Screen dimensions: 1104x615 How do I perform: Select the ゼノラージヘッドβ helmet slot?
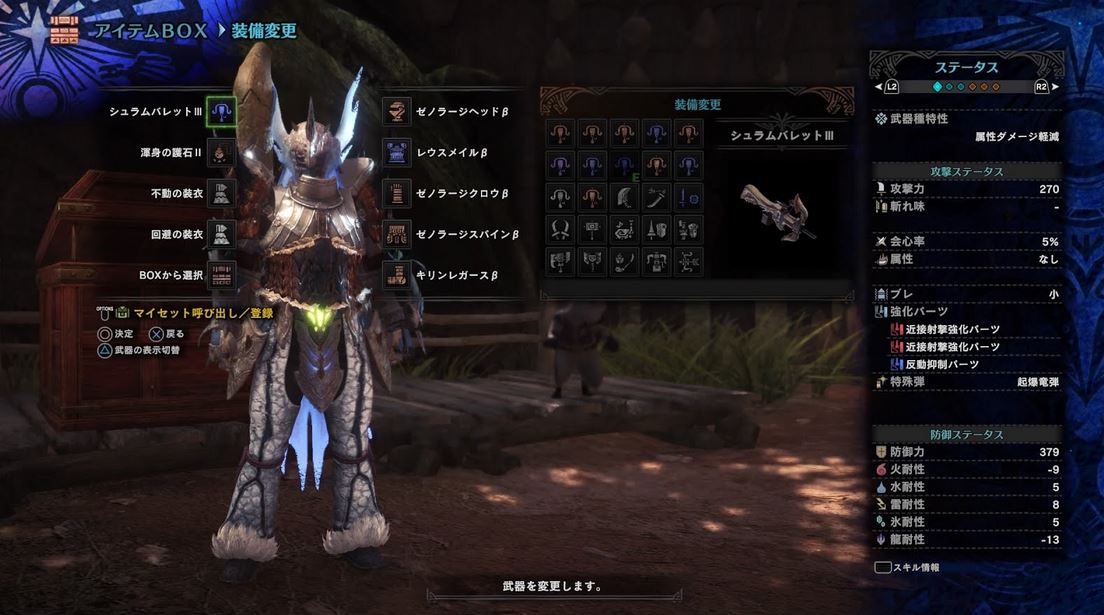pos(398,111)
